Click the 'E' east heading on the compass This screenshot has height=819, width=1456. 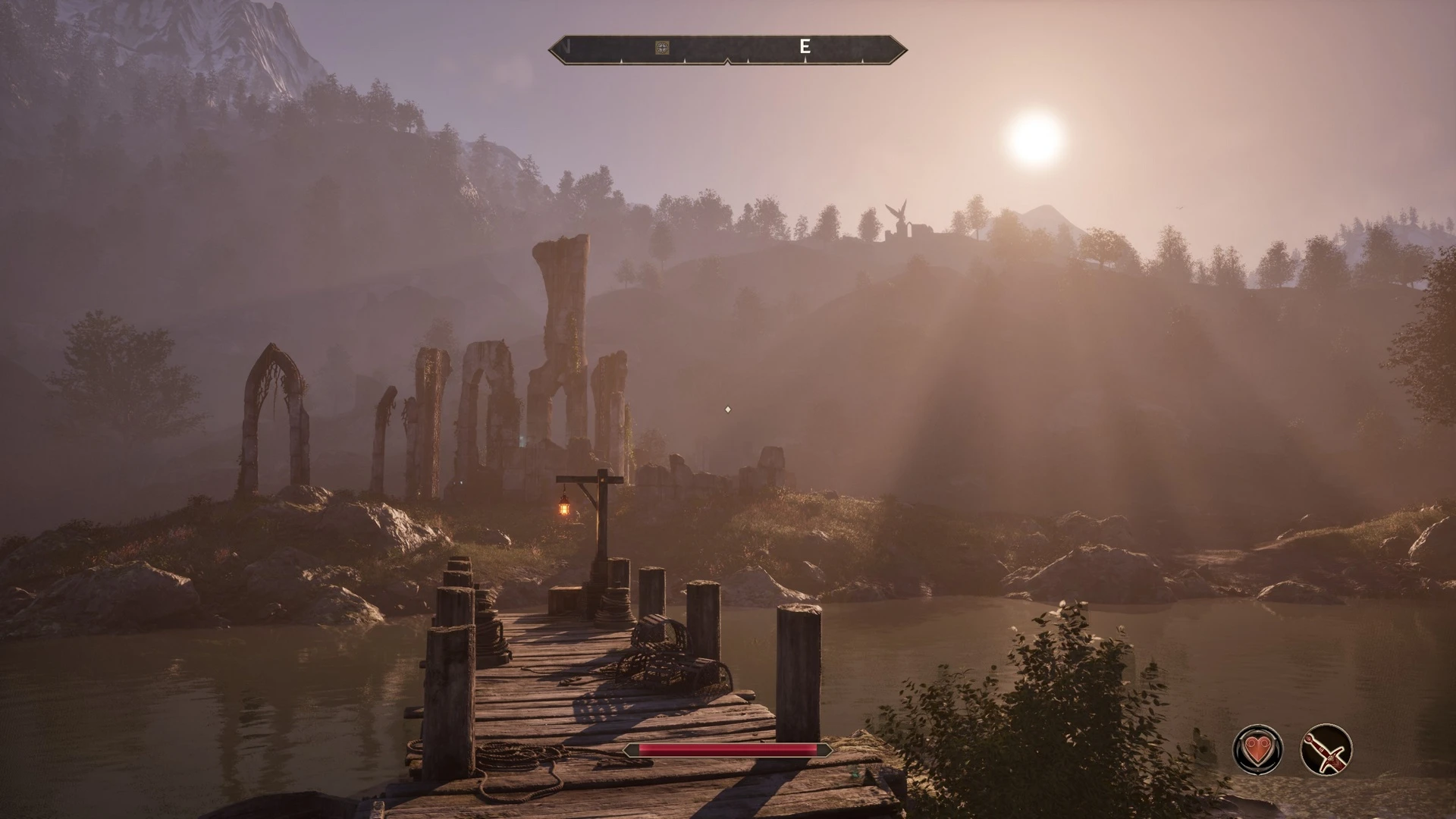click(x=805, y=46)
